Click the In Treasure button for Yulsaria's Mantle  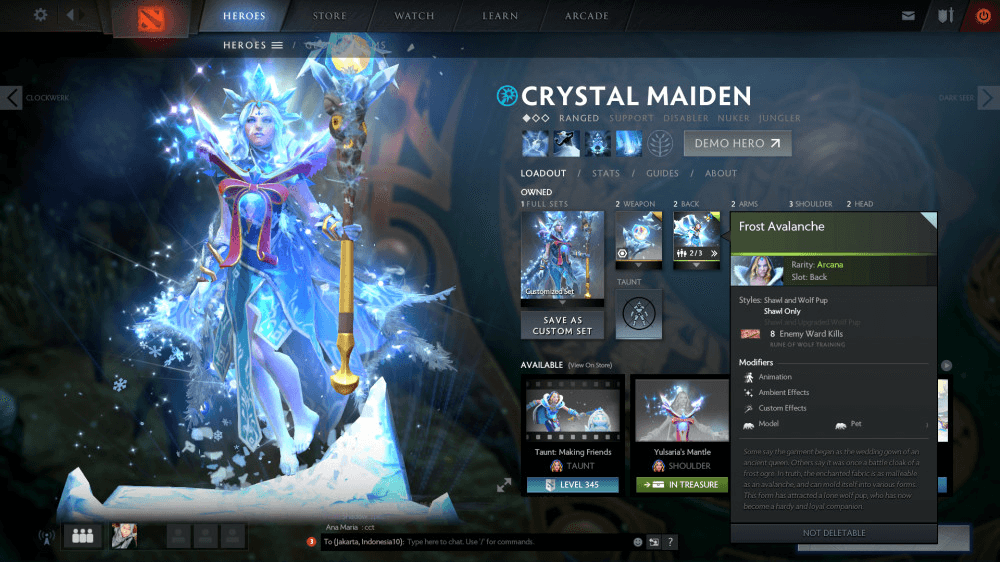pyautogui.click(x=683, y=485)
